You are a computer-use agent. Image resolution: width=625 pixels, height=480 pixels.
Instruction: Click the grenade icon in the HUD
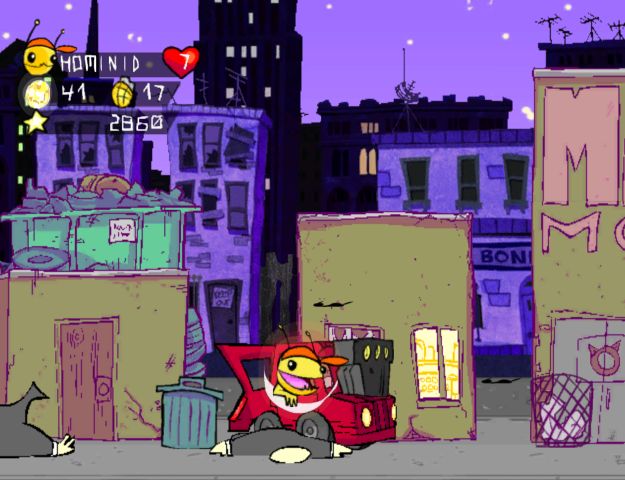point(127,92)
